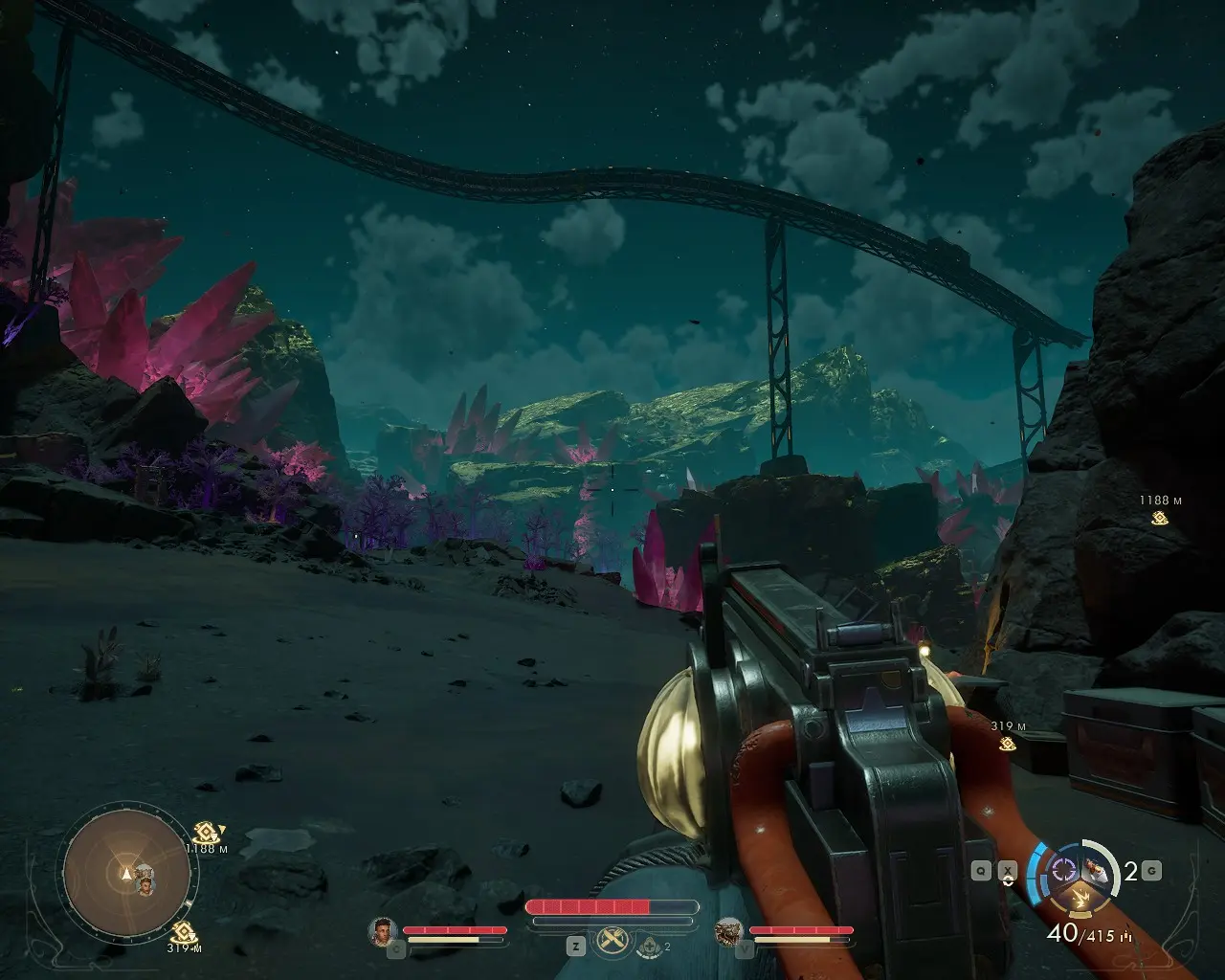Select the throwable grenade slot
This screenshot has height=980, width=1225.
point(1097,870)
